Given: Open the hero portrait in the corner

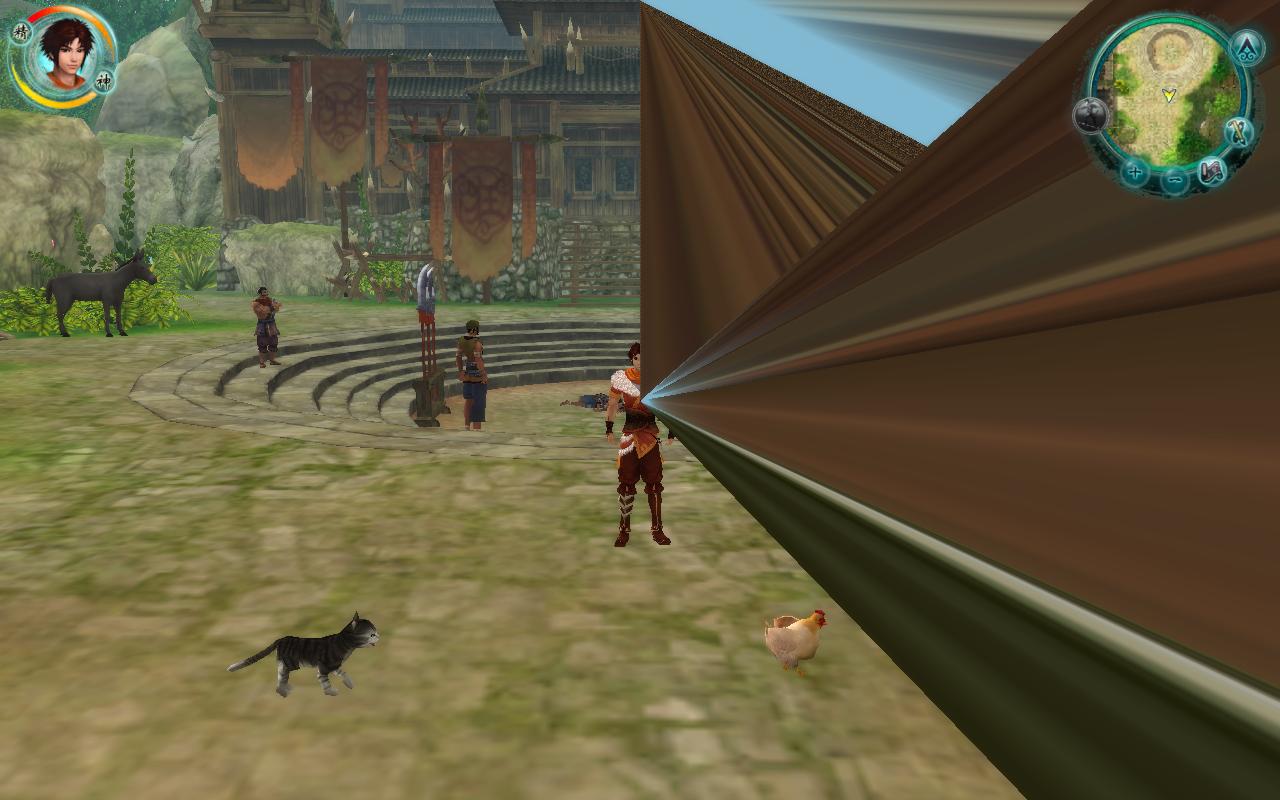Looking at the screenshot, I should point(66,52).
